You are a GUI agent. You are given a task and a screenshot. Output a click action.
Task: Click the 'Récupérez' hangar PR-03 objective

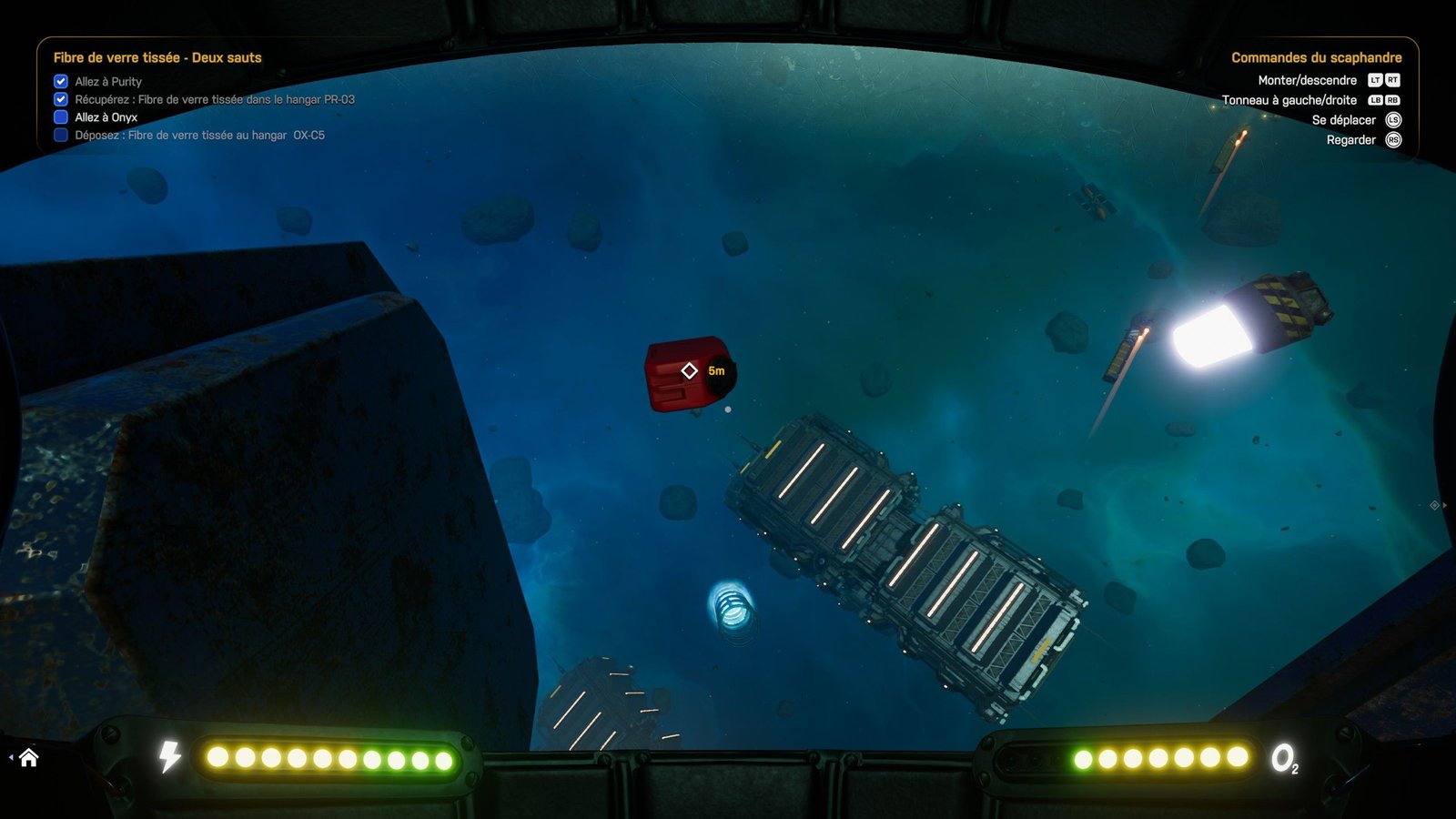click(215, 99)
